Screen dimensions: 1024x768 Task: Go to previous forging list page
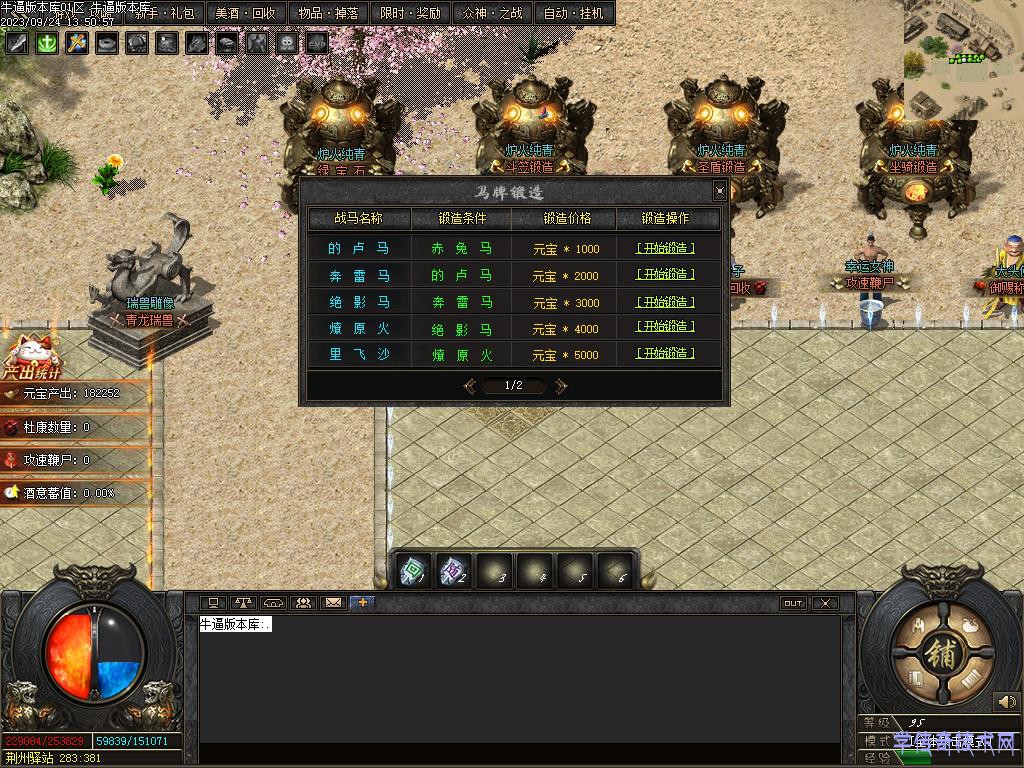469,385
